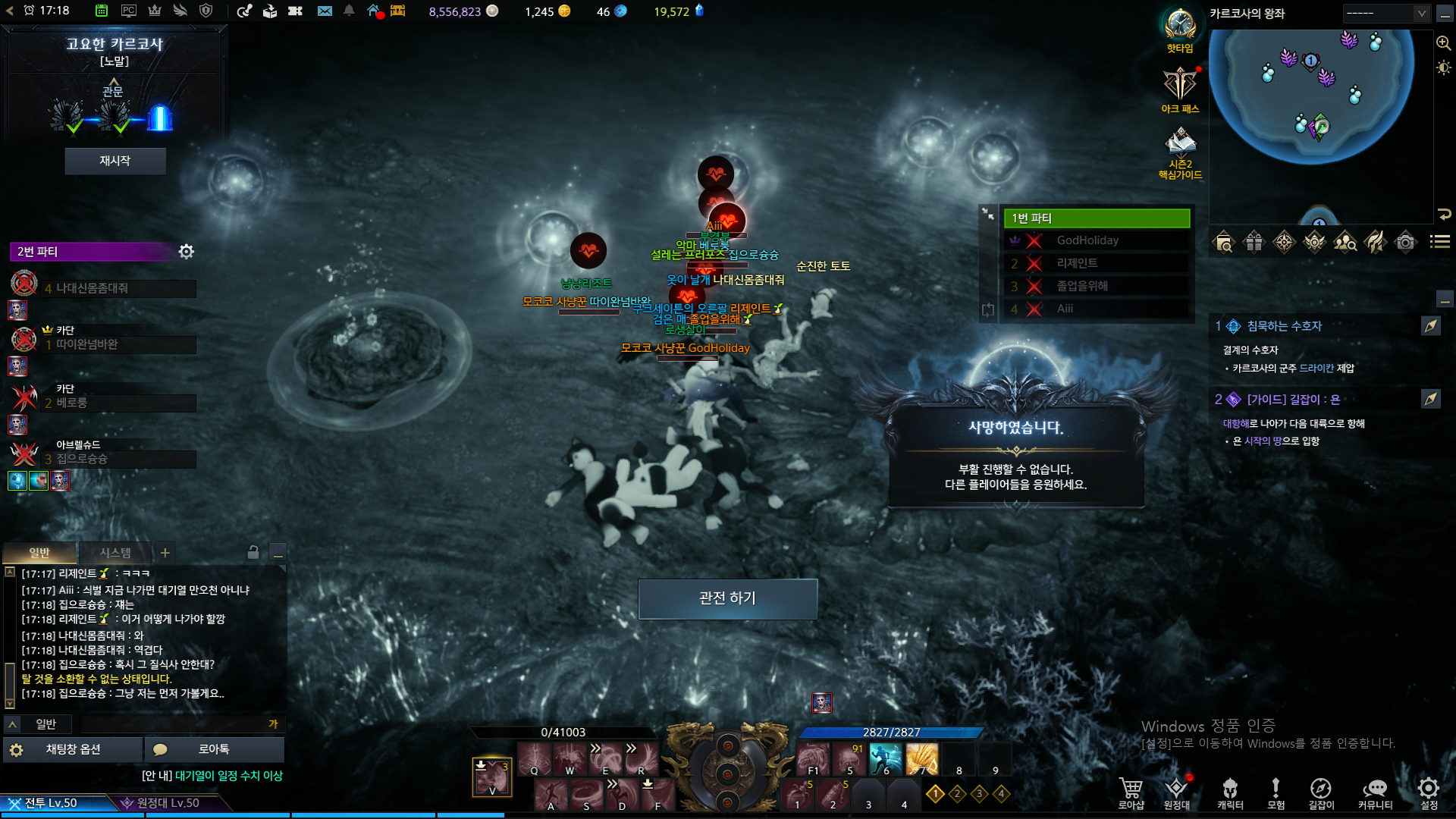Screen dimensions: 1456x819
Task: Add a new chat tab
Action: pyautogui.click(x=165, y=553)
